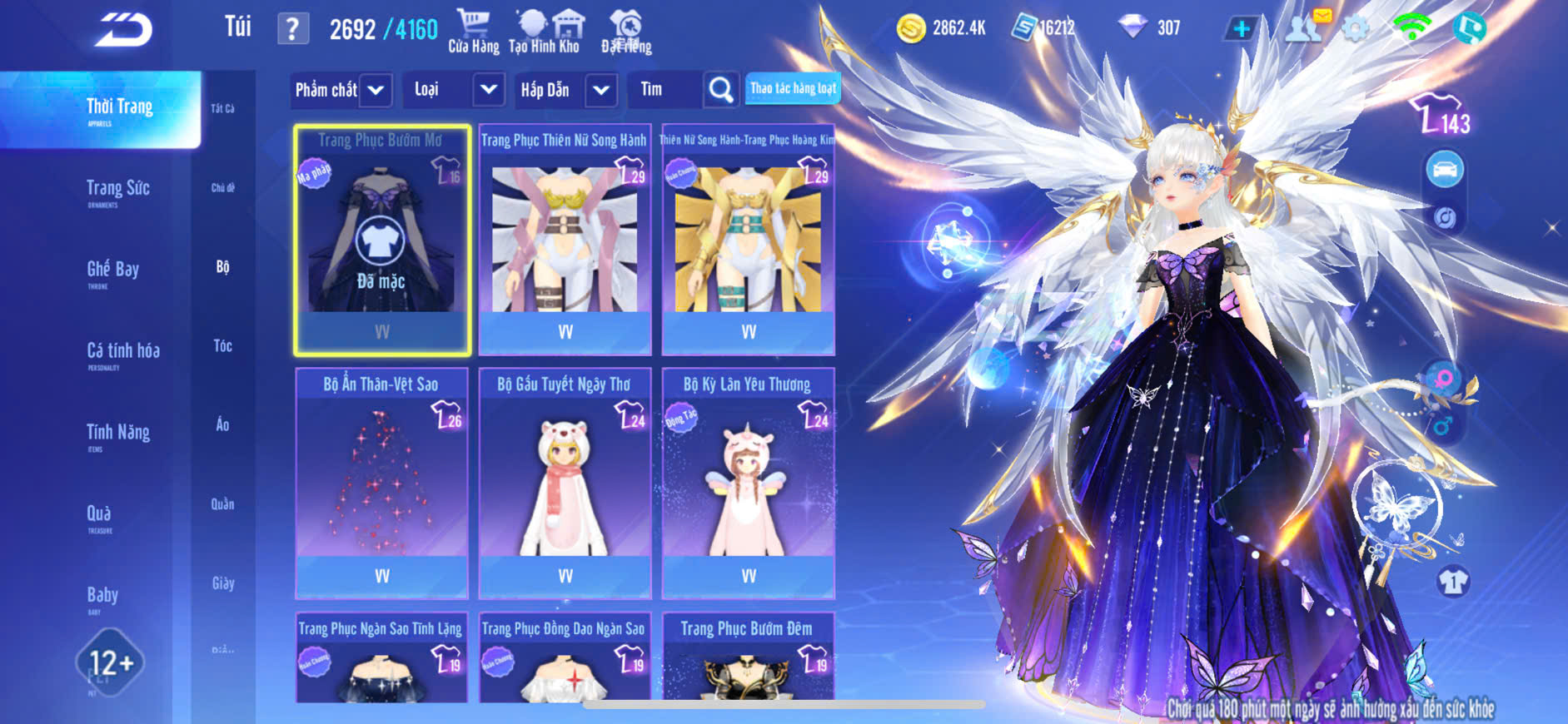This screenshot has width=1568, height=724.
Task: Expand the Loại type dropdown
Action: (488, 90)
